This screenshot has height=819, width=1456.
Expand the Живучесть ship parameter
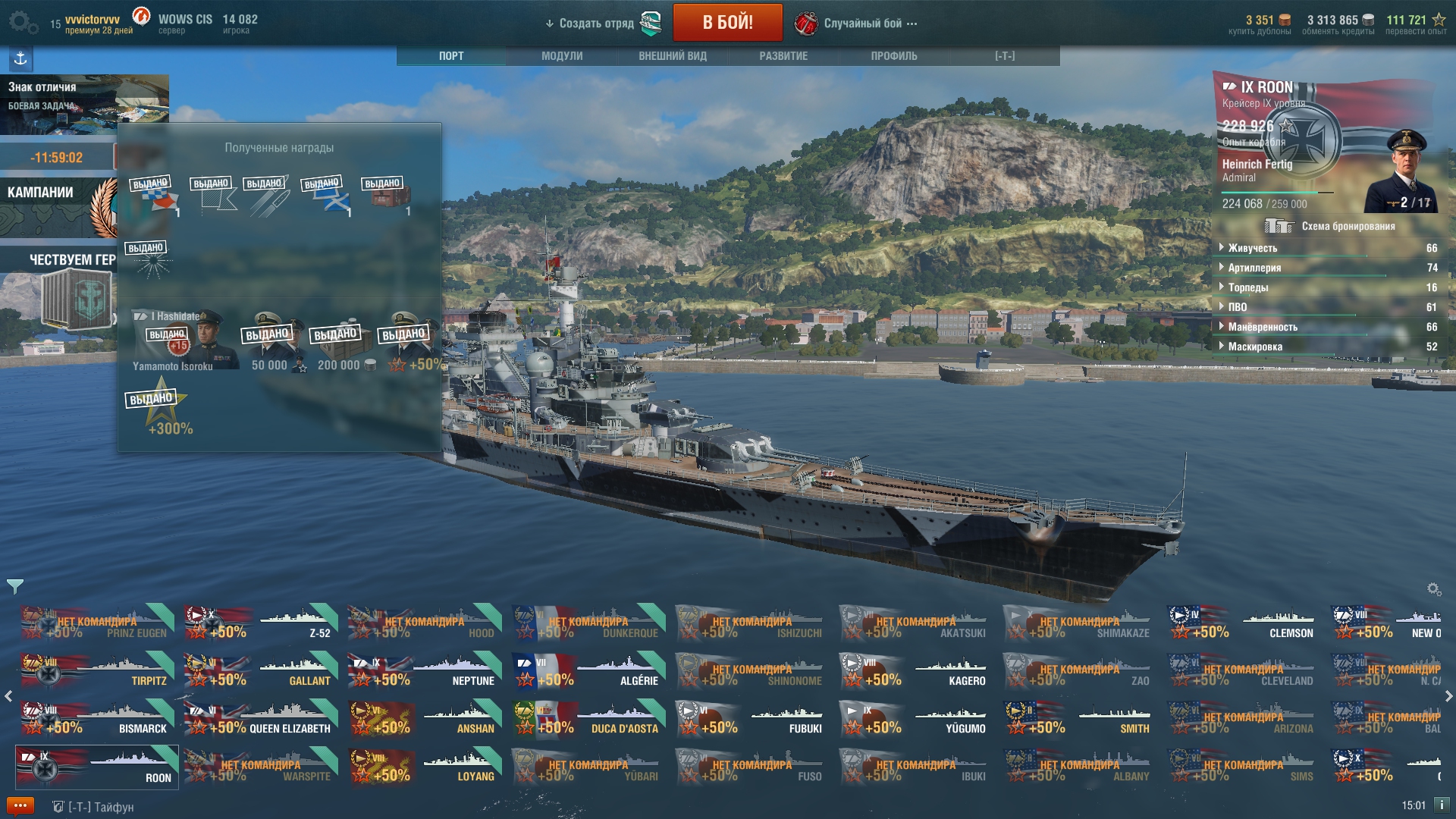click(x=1253, y=248)
